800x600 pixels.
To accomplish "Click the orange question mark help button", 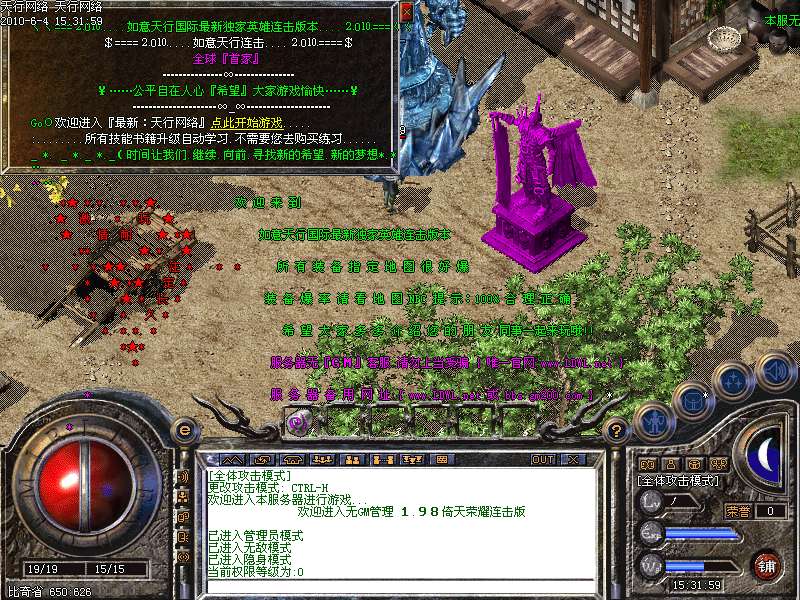I will coord(617,431).
